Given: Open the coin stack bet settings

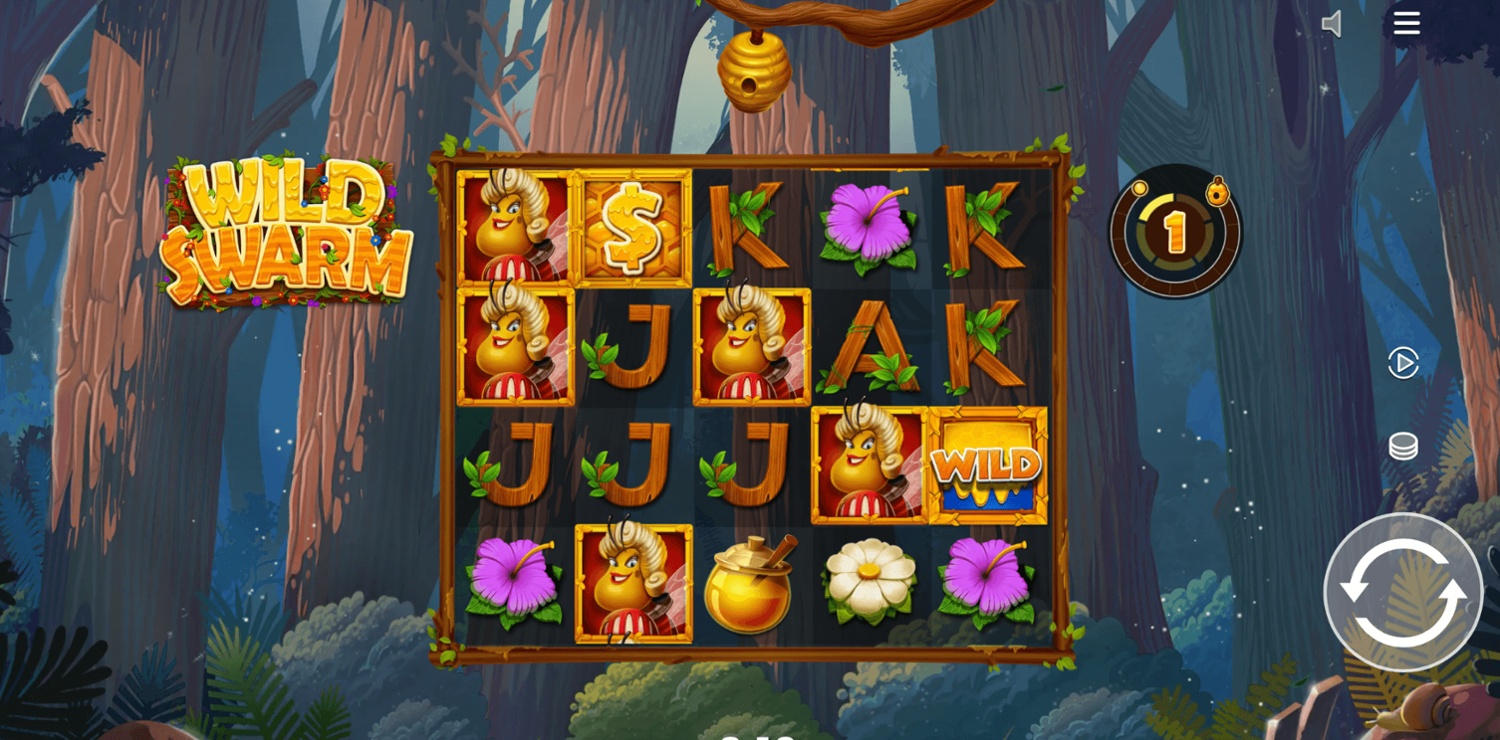Looking at the screenshot, I should [1403, 446].
